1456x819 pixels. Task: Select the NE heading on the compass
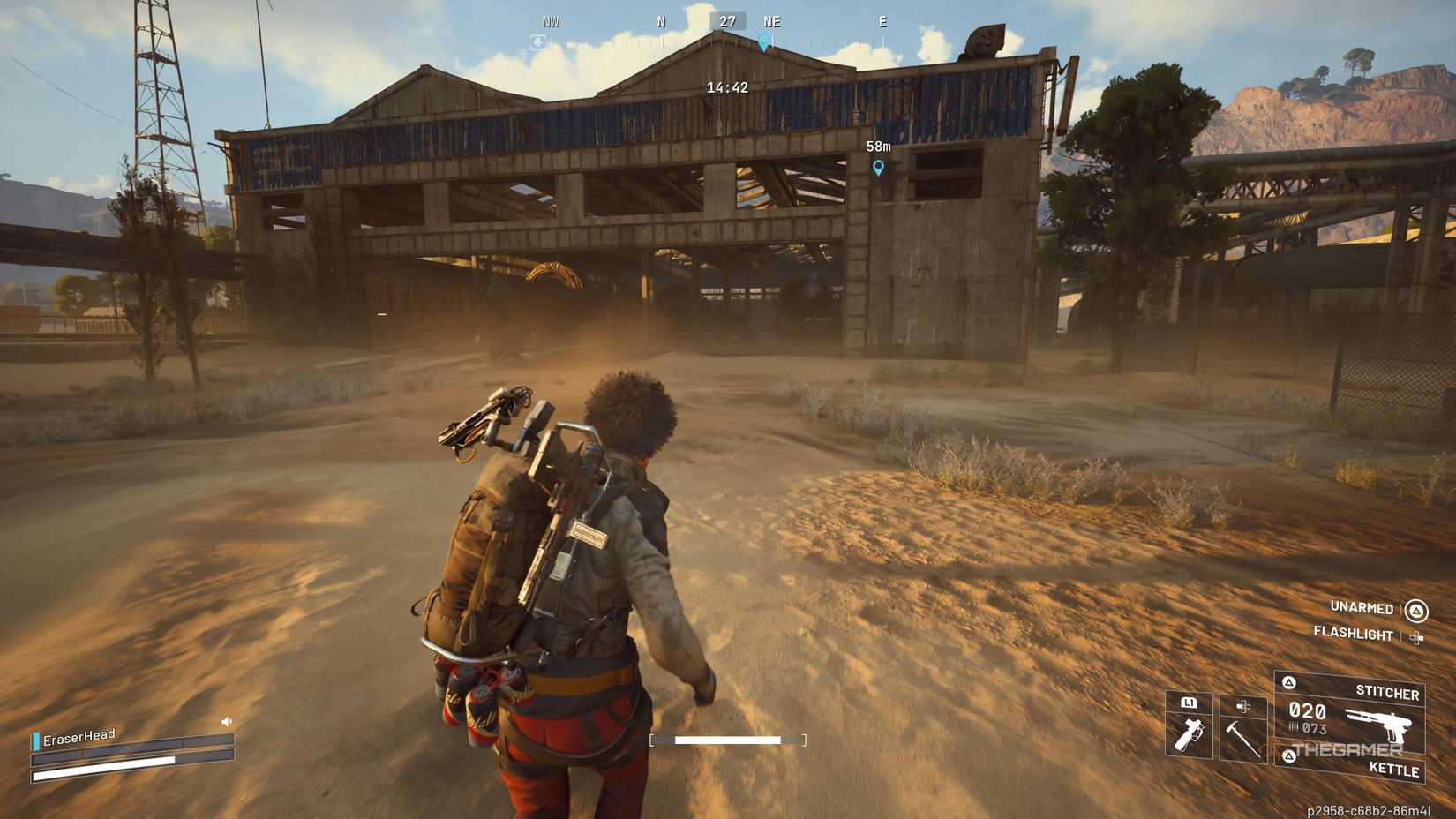coord(772,20)
